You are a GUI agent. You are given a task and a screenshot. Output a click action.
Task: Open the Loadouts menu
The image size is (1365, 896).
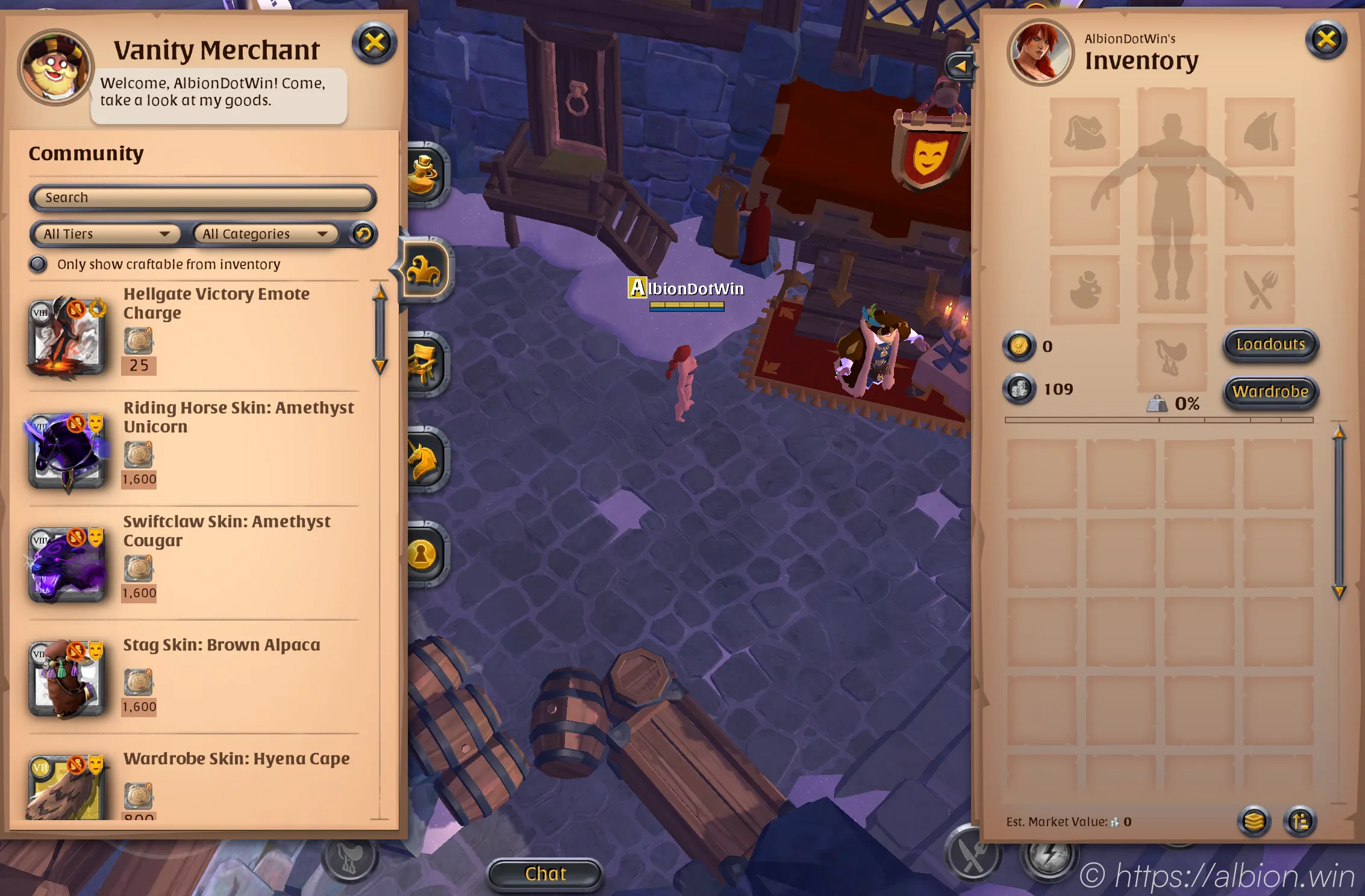pos(1270,345)
